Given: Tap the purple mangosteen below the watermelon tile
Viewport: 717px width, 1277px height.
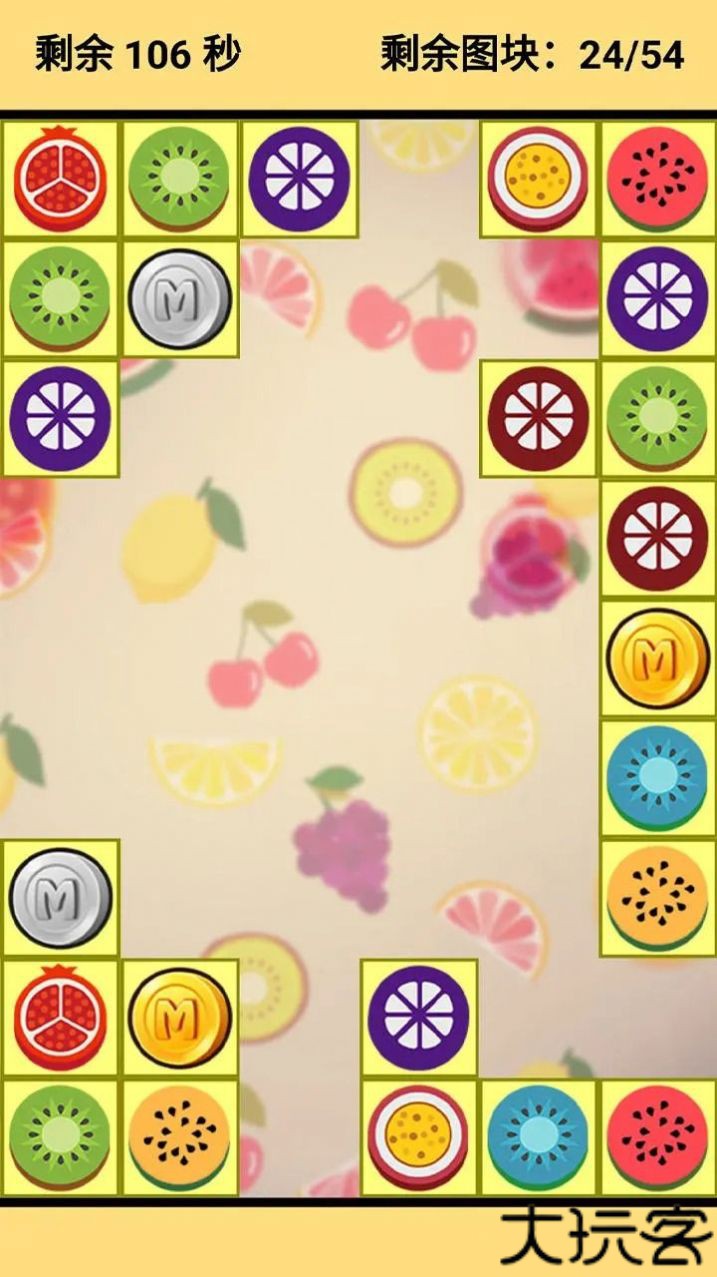Looking at the screenshot, I should point(657,299).
